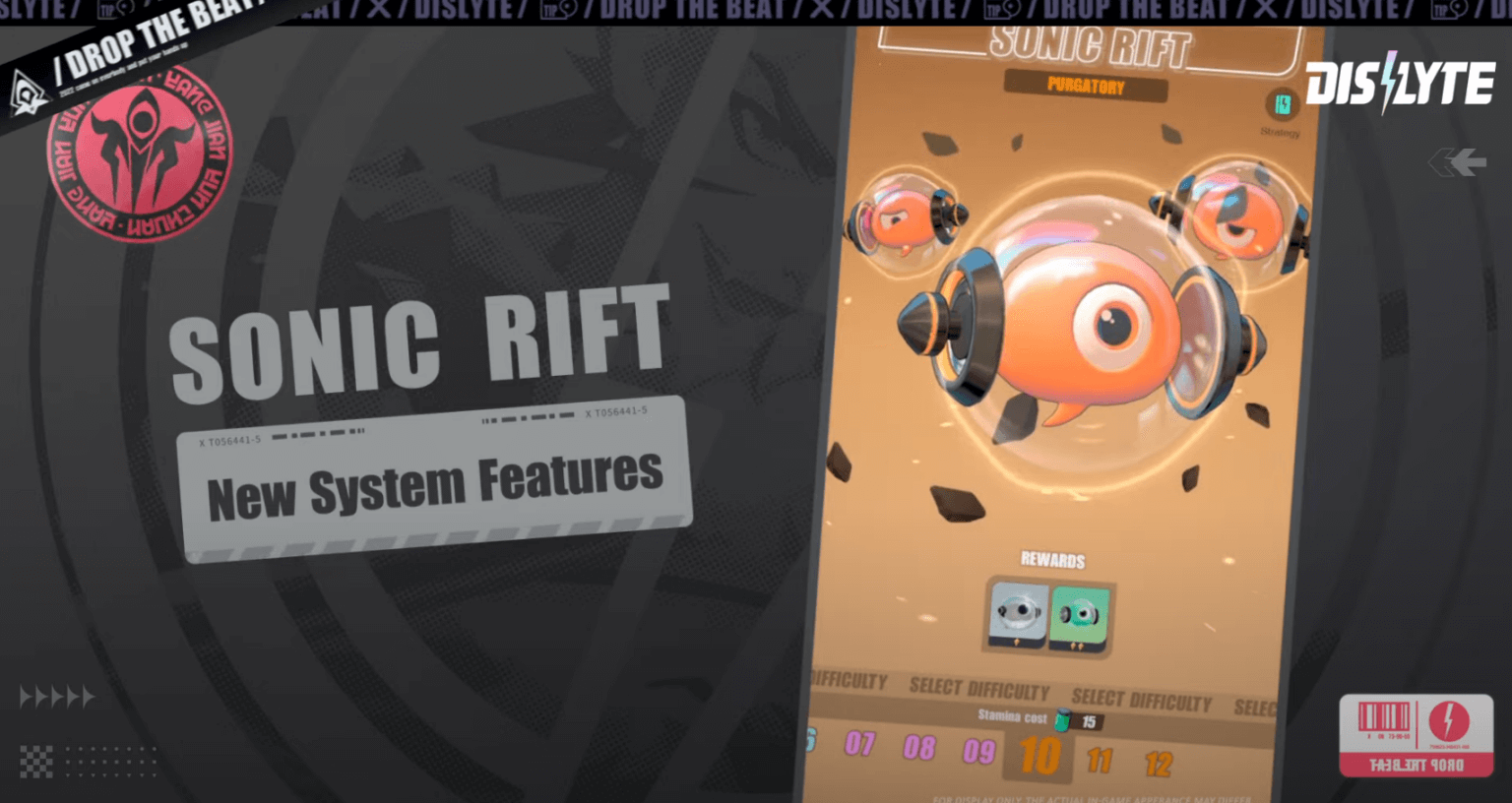Click the double left-arrow back icon
1512x803 pixels.
(1457, 162)
